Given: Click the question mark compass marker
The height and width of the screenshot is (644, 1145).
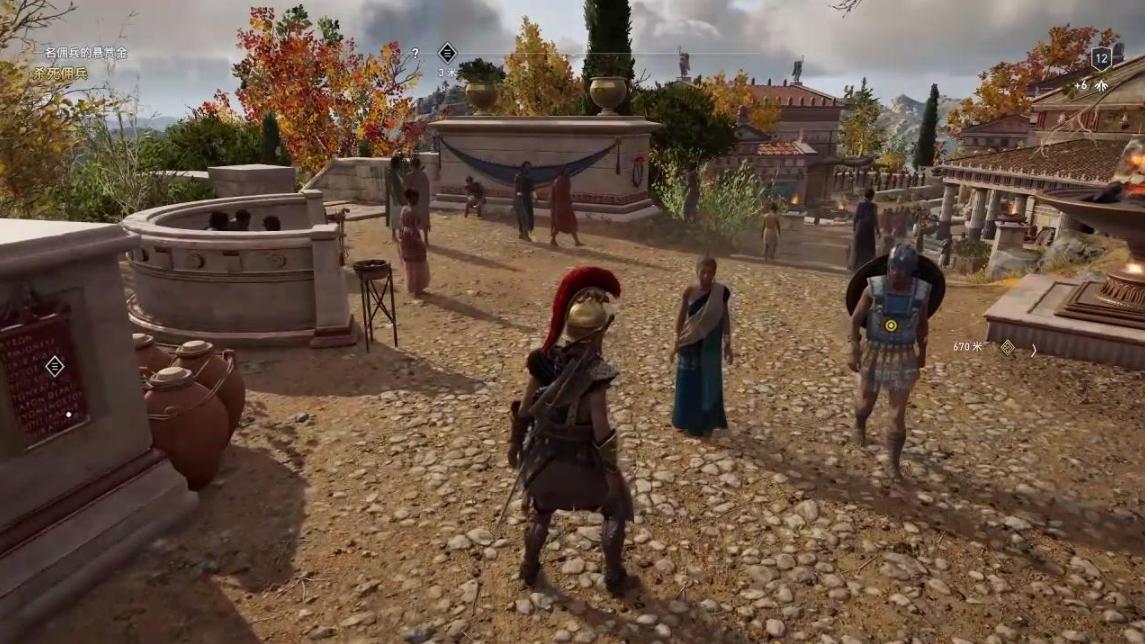Looking at the screenshot, I should (x=416, y=53).
